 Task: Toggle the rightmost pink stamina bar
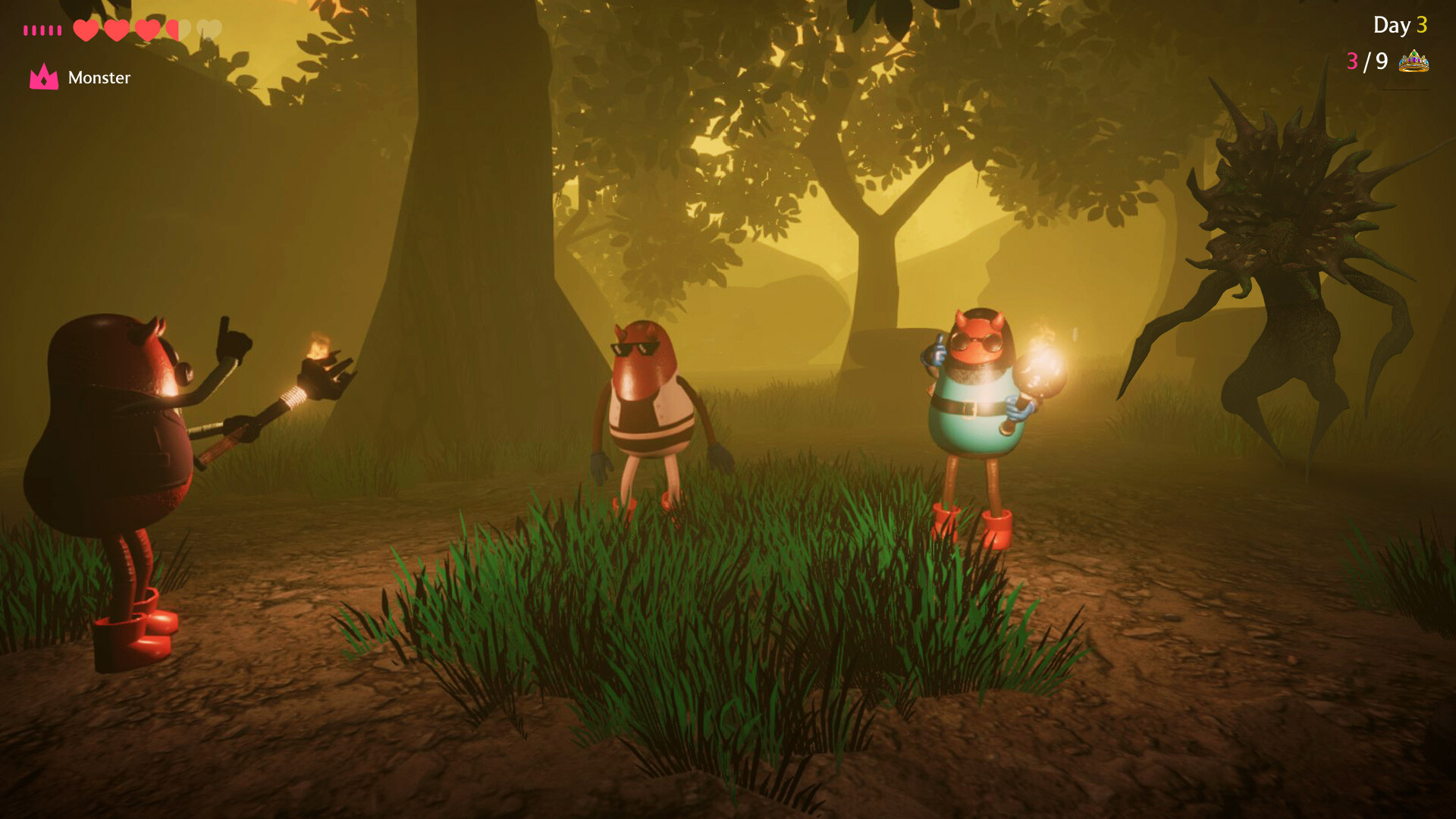click(x=58, y=29)
